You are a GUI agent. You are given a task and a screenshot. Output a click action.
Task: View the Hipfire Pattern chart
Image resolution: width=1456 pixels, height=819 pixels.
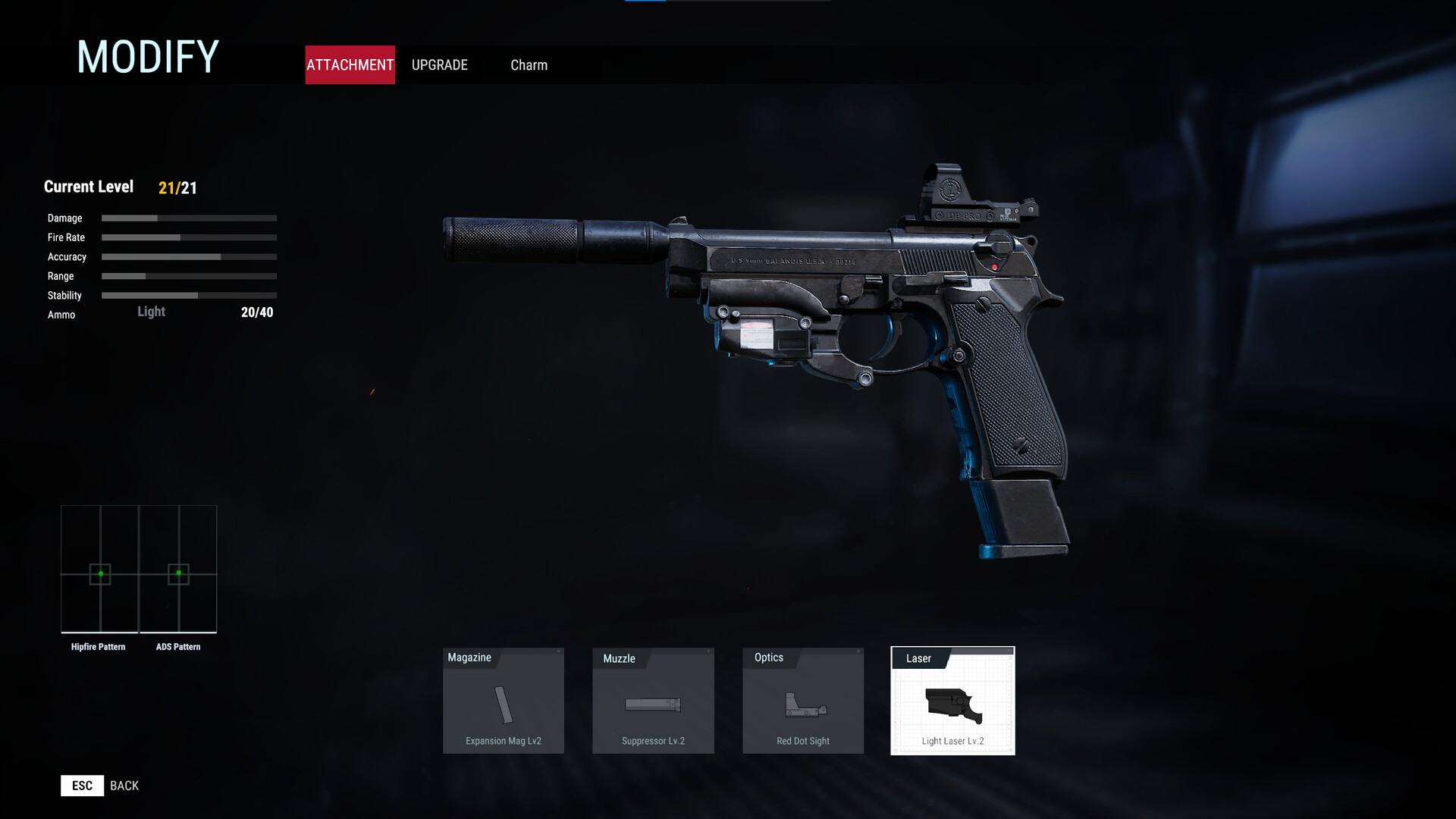(x=100, y=570)
